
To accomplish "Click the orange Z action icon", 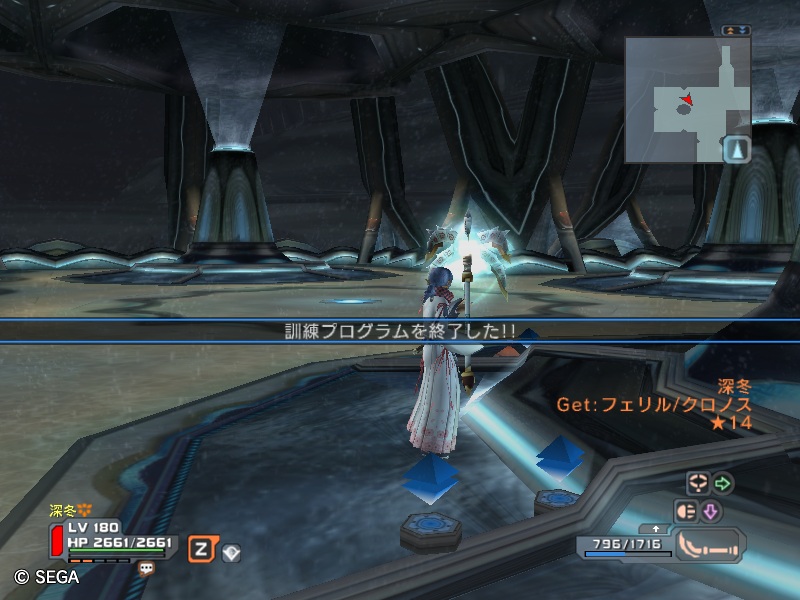I will pos(201,548).
